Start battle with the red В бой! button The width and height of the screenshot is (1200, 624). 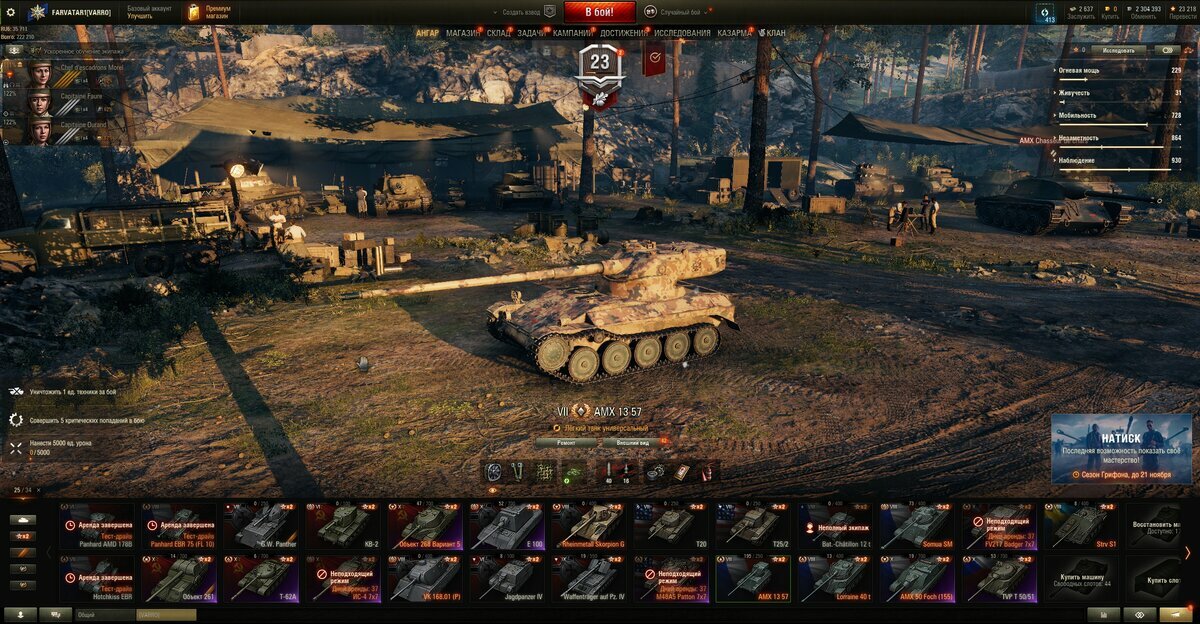coord(599,12)
